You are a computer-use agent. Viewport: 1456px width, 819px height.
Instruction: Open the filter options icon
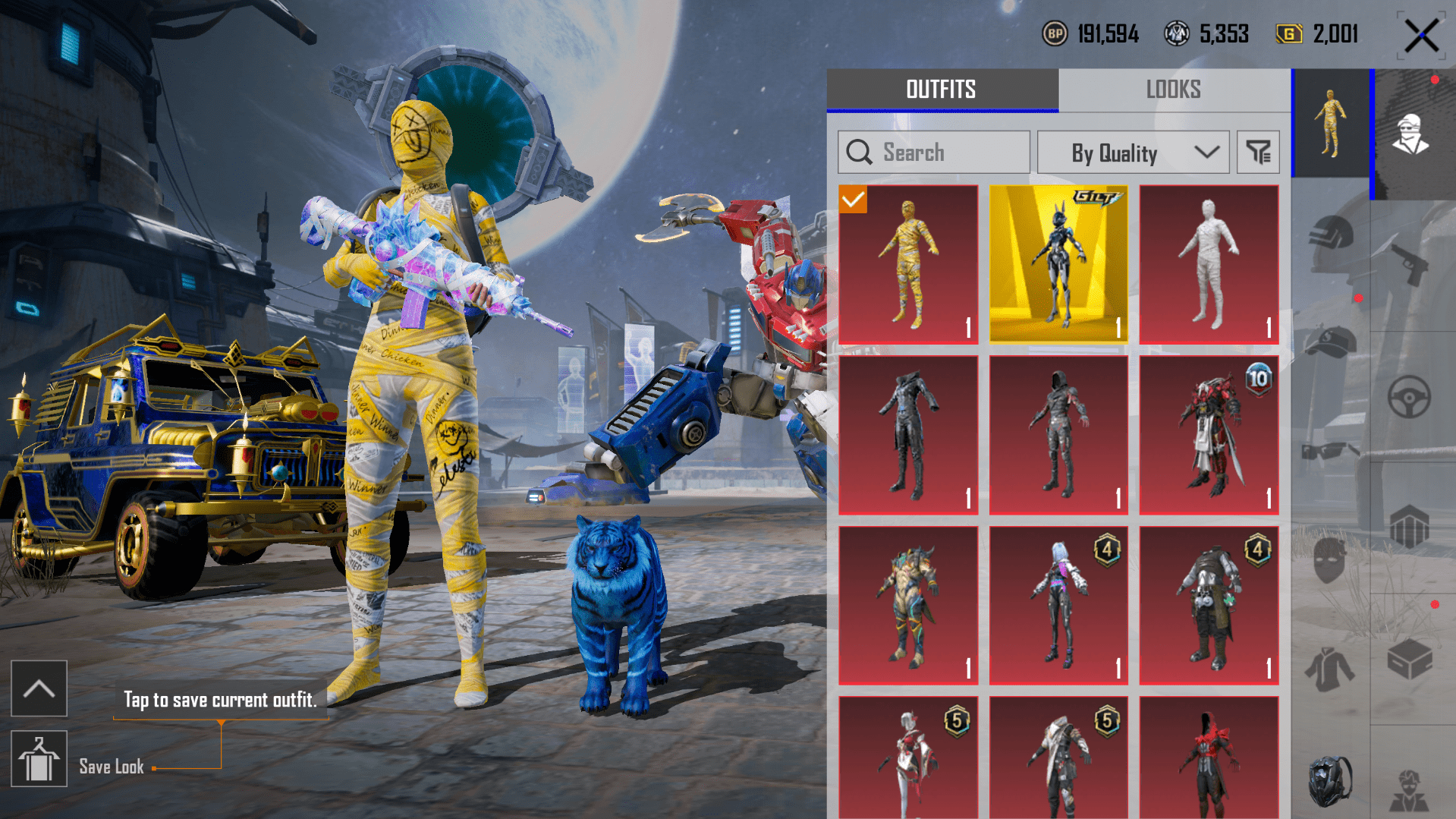[1258, 152]
